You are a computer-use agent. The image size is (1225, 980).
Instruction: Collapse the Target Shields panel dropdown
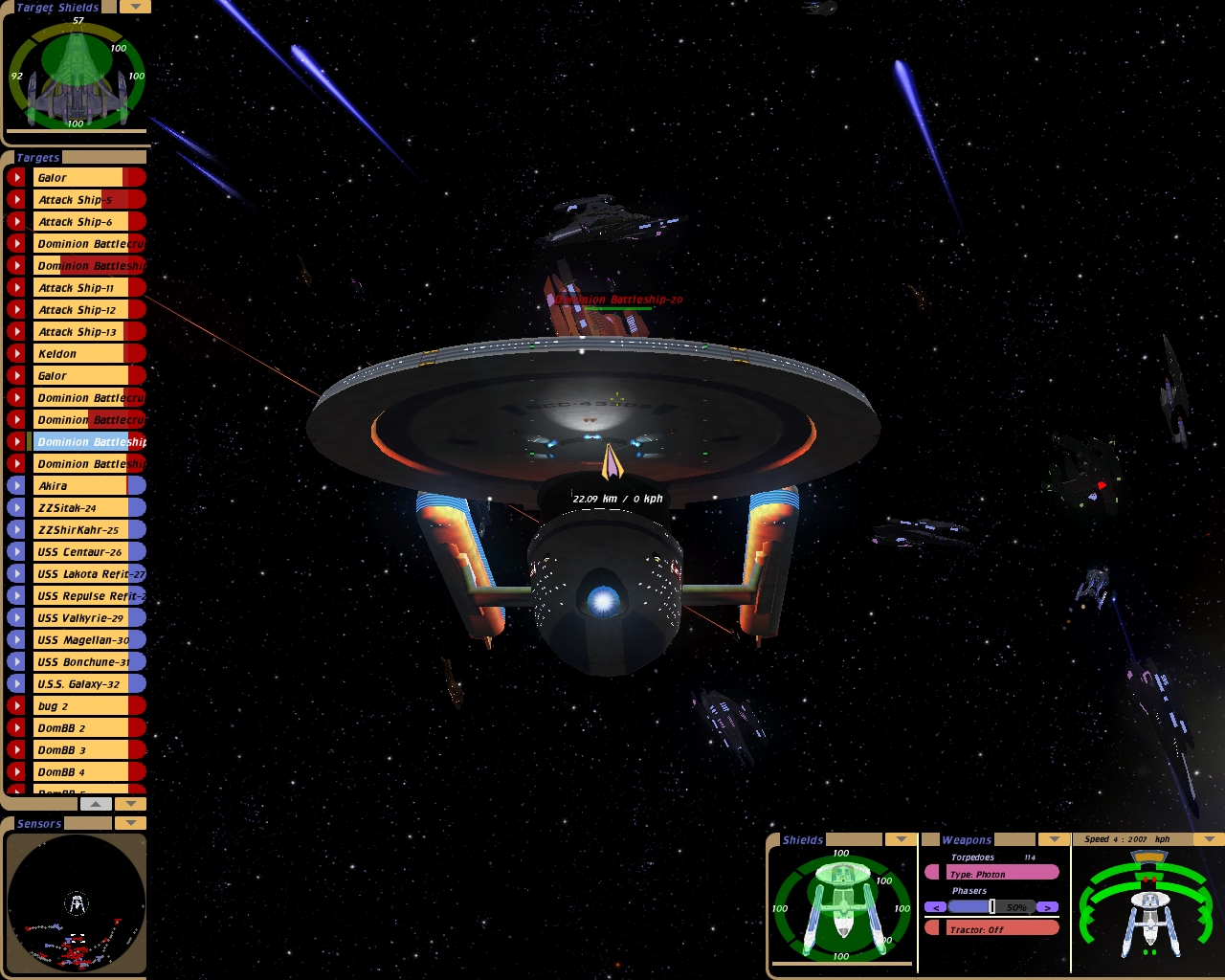(135, 7)
